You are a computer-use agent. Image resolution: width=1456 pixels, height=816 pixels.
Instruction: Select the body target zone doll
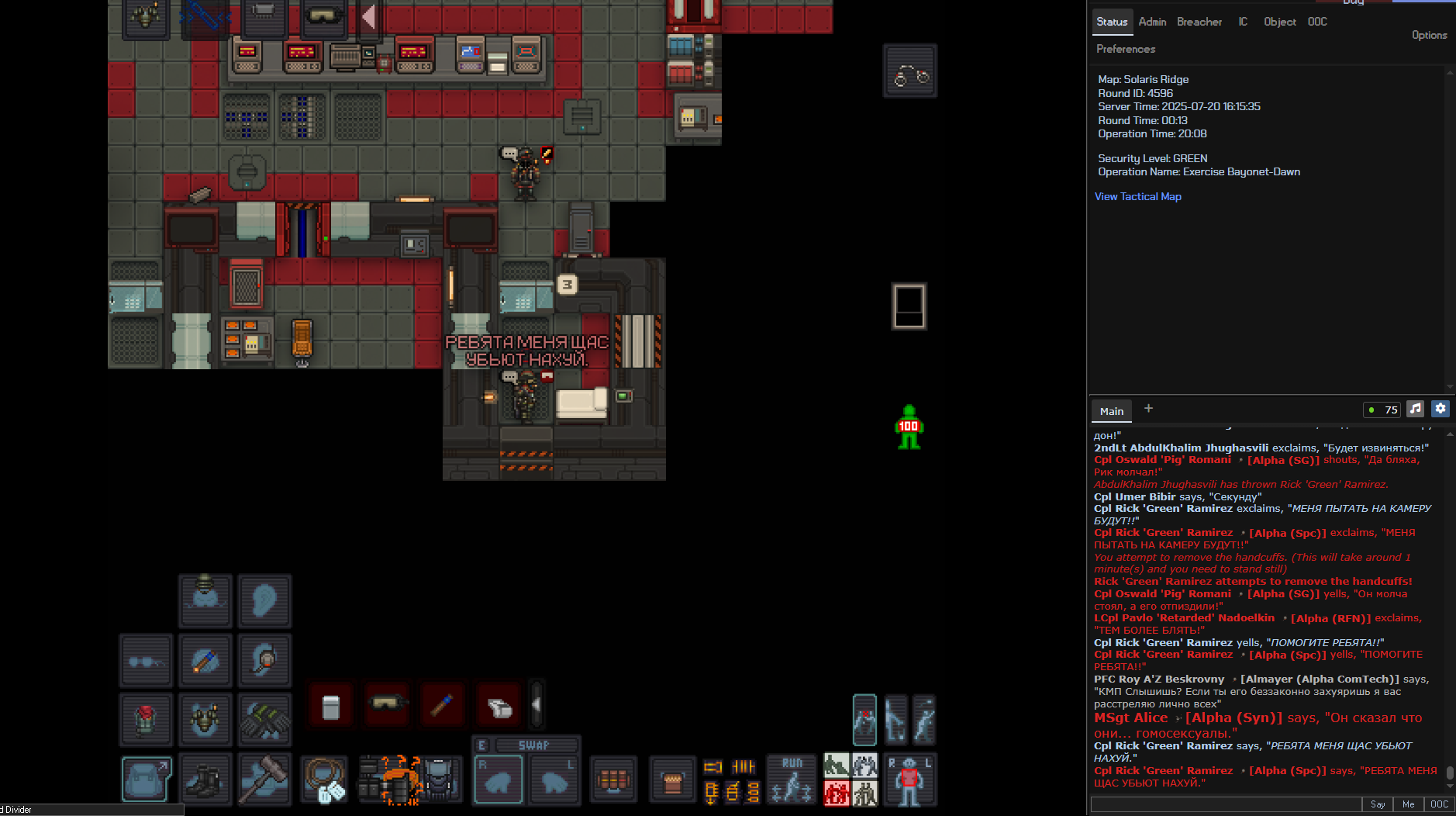[909, 779]
